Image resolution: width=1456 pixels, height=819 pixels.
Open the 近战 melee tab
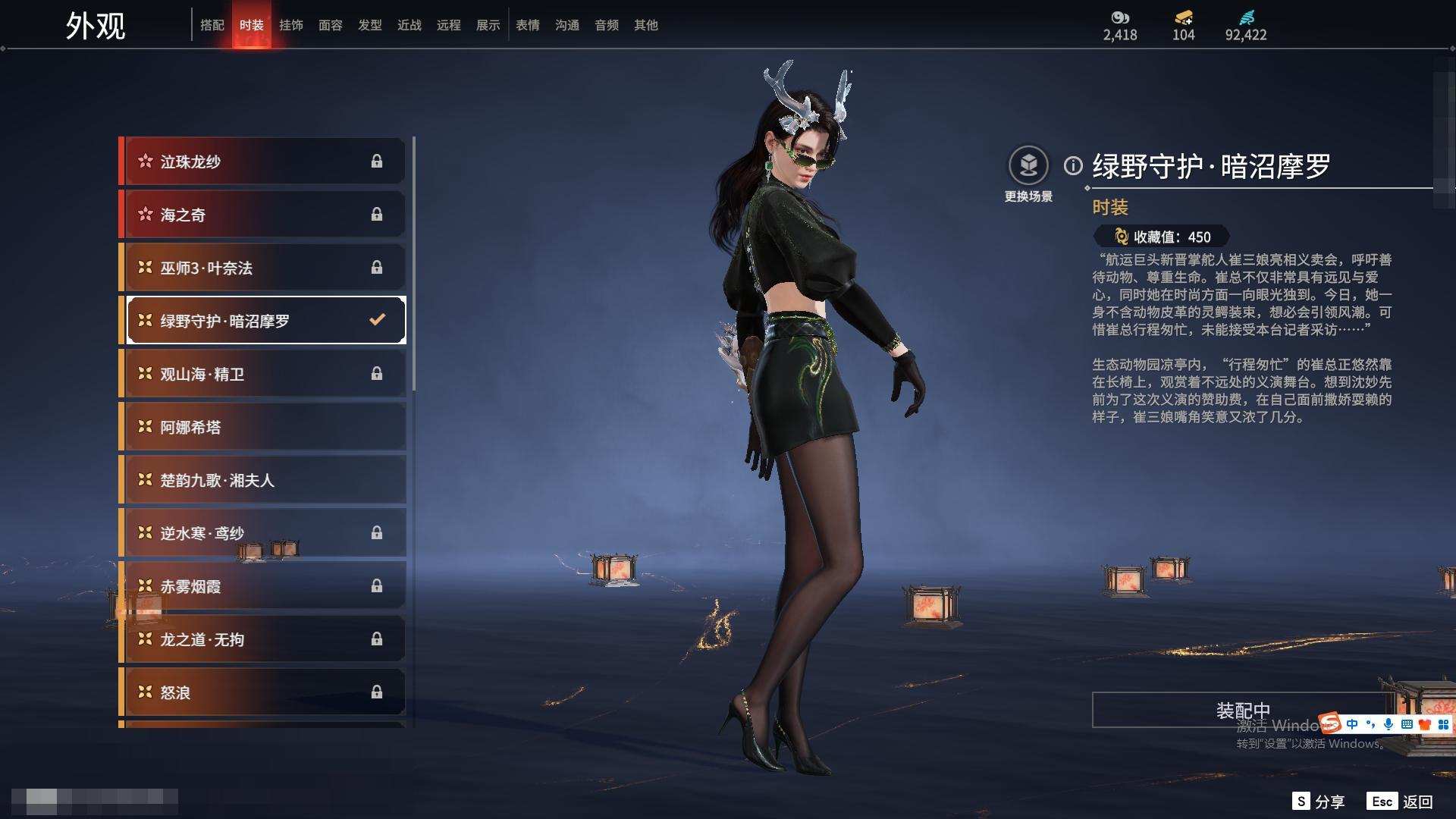409,25
